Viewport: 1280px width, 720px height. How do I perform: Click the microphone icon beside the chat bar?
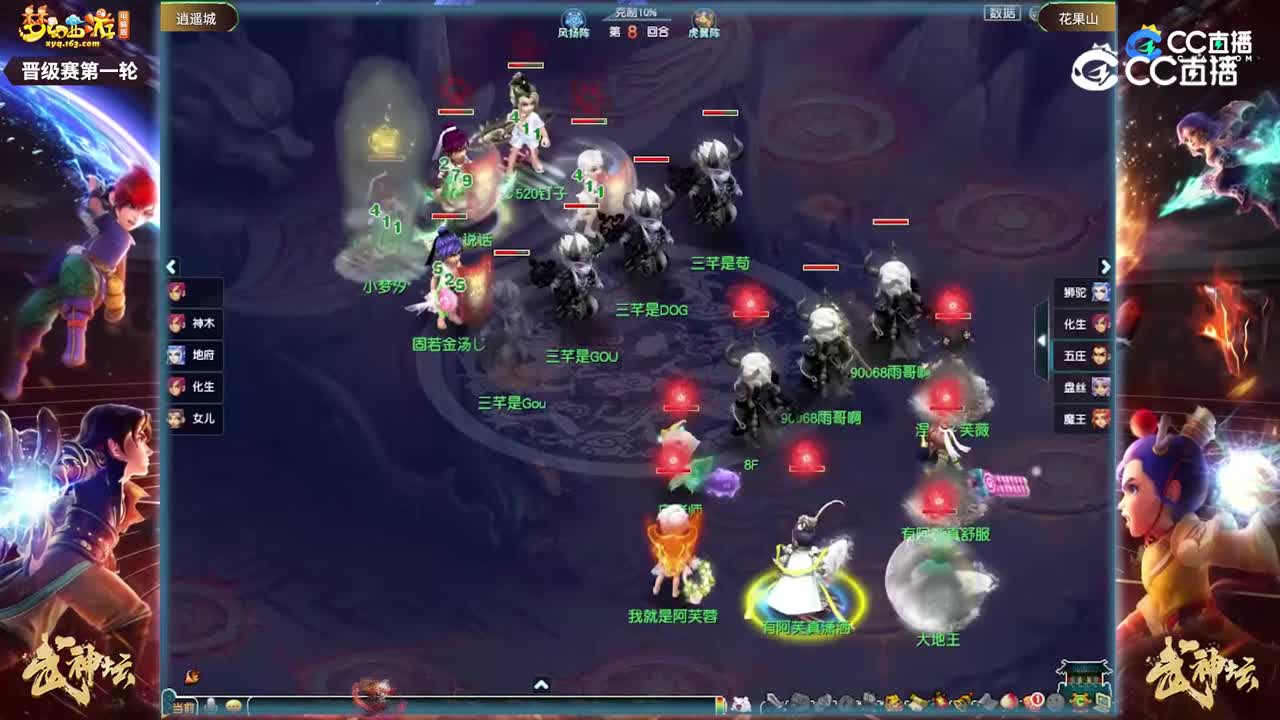point(211,704)
